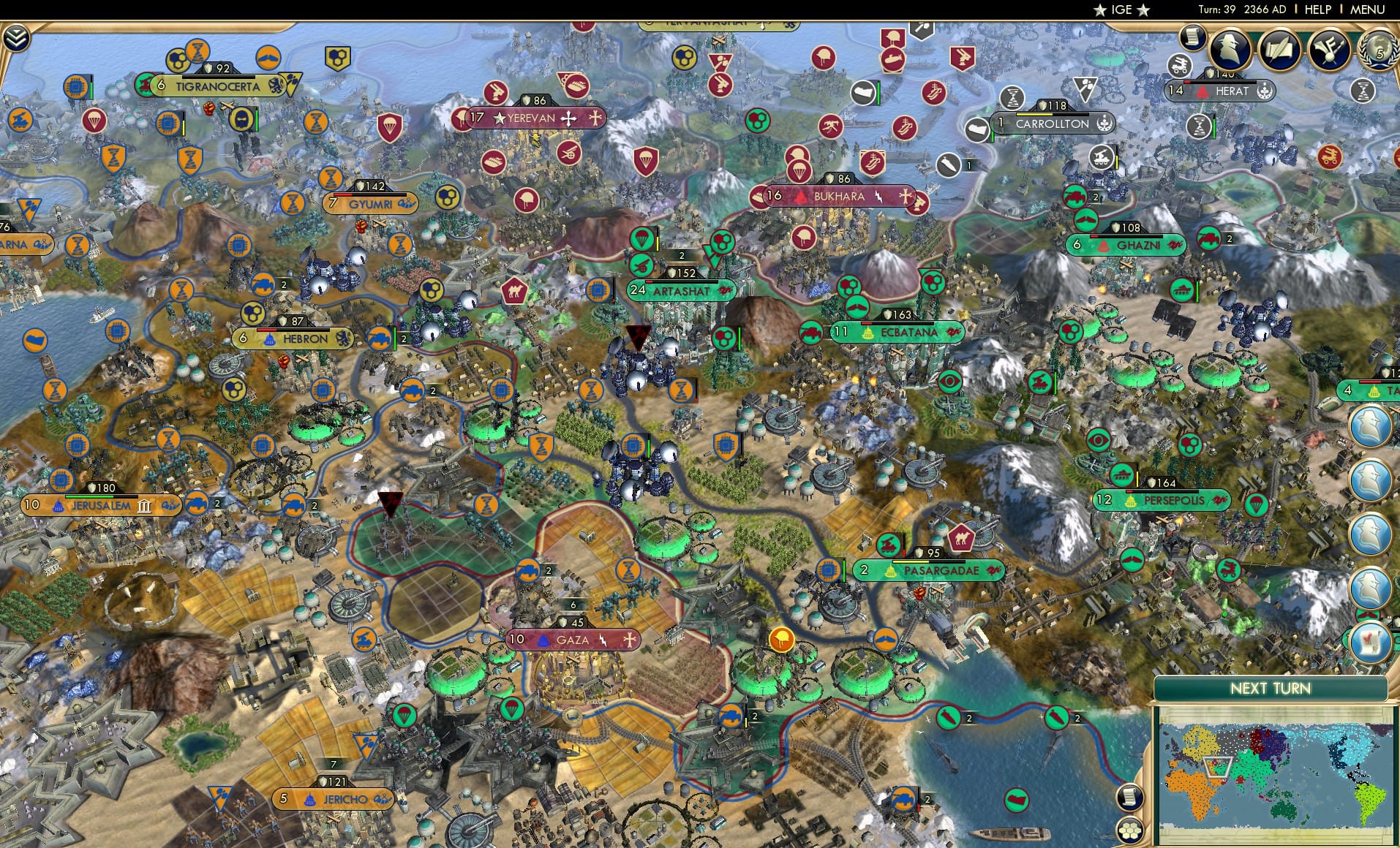Image resolution: width=1400 pixels, height=848 pixels.
Task: Select the maroon camel unit flag west of Artashat
Action: pos(514,289)
